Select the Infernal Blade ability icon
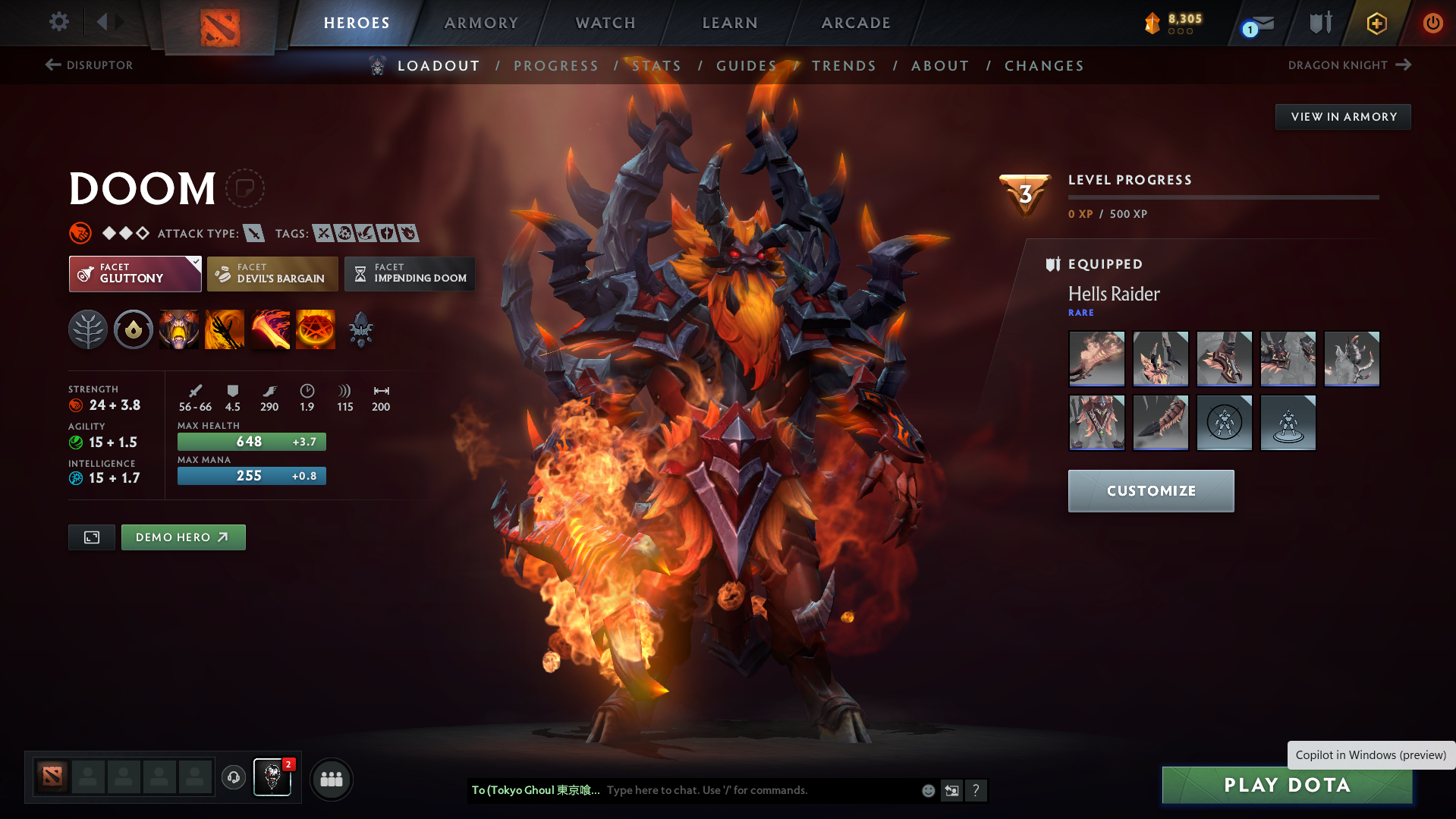1456x819 pixels. click(x=270, y=329)
